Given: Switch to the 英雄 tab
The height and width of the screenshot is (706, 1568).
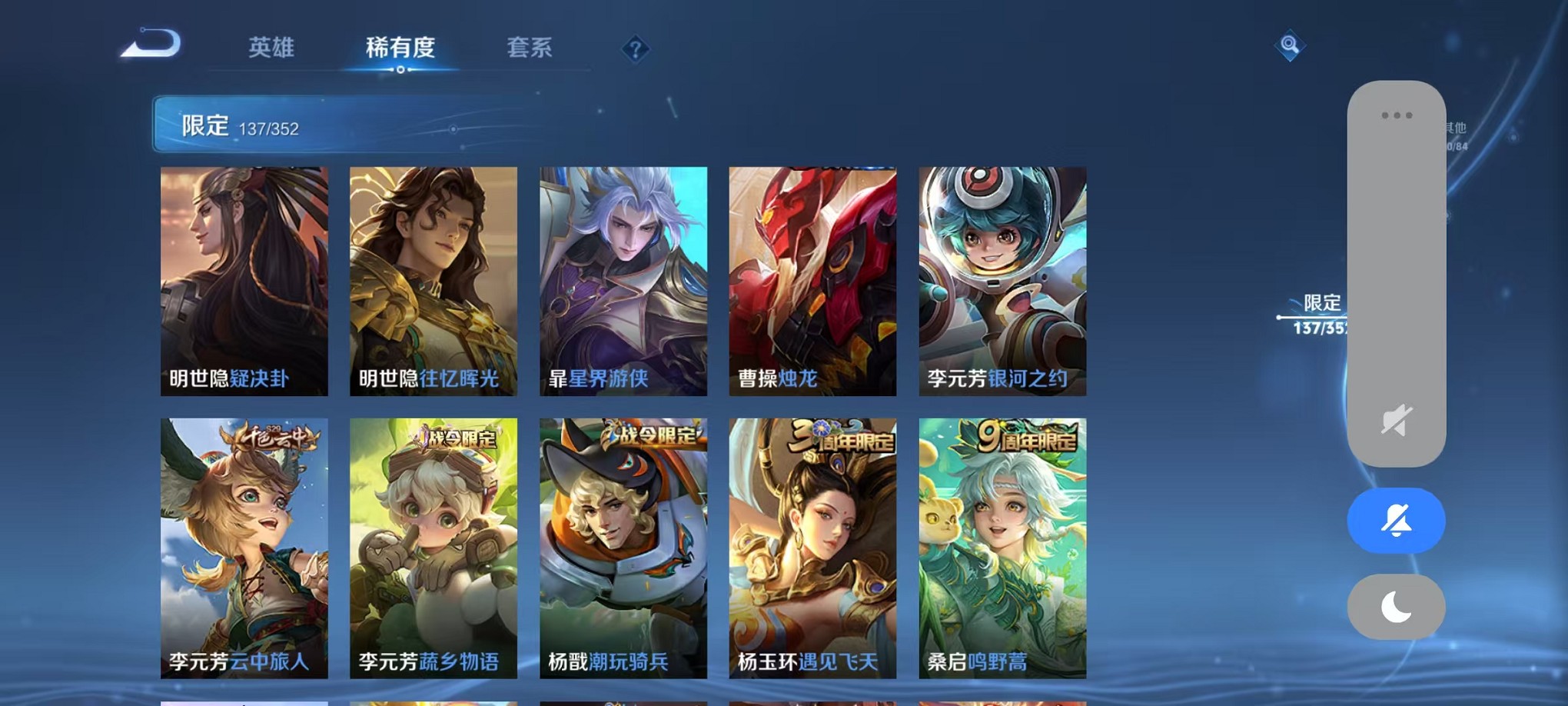Looking at the screenshot, I should coord(270,48).
